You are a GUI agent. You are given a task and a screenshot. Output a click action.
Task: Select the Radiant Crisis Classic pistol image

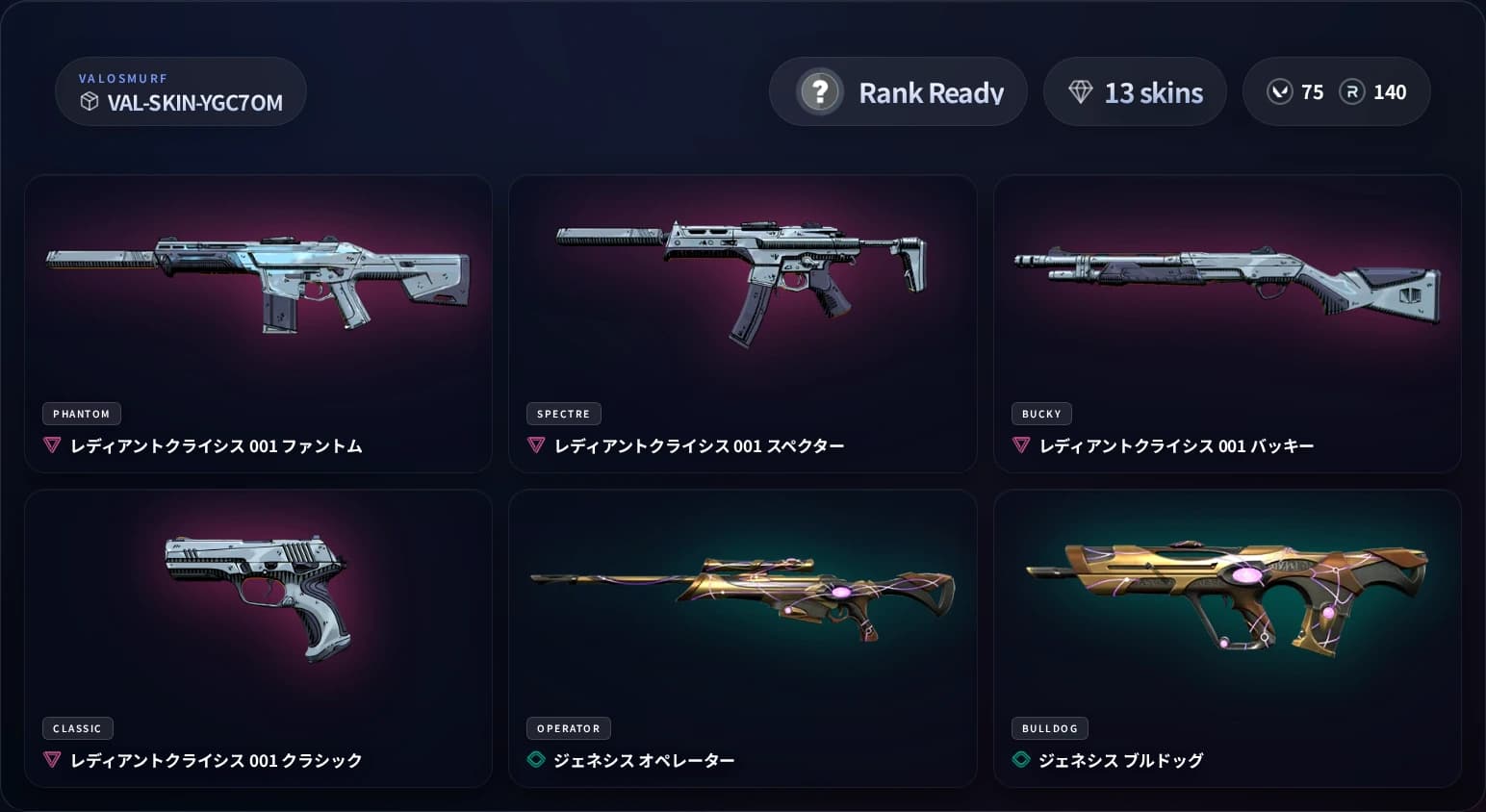click(x=258, y=596)
